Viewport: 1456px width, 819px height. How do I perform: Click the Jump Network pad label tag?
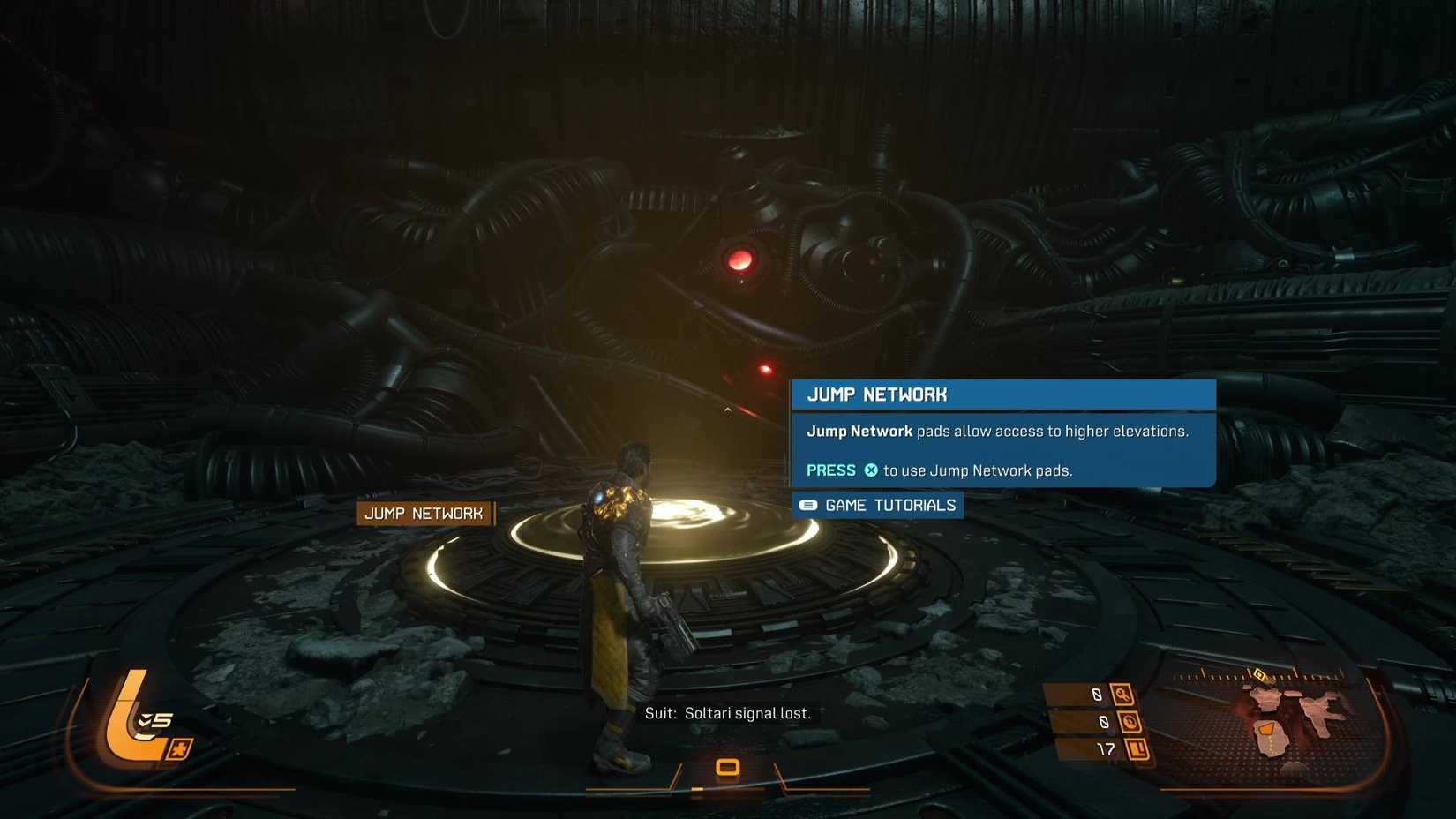[x=424, y=514]
